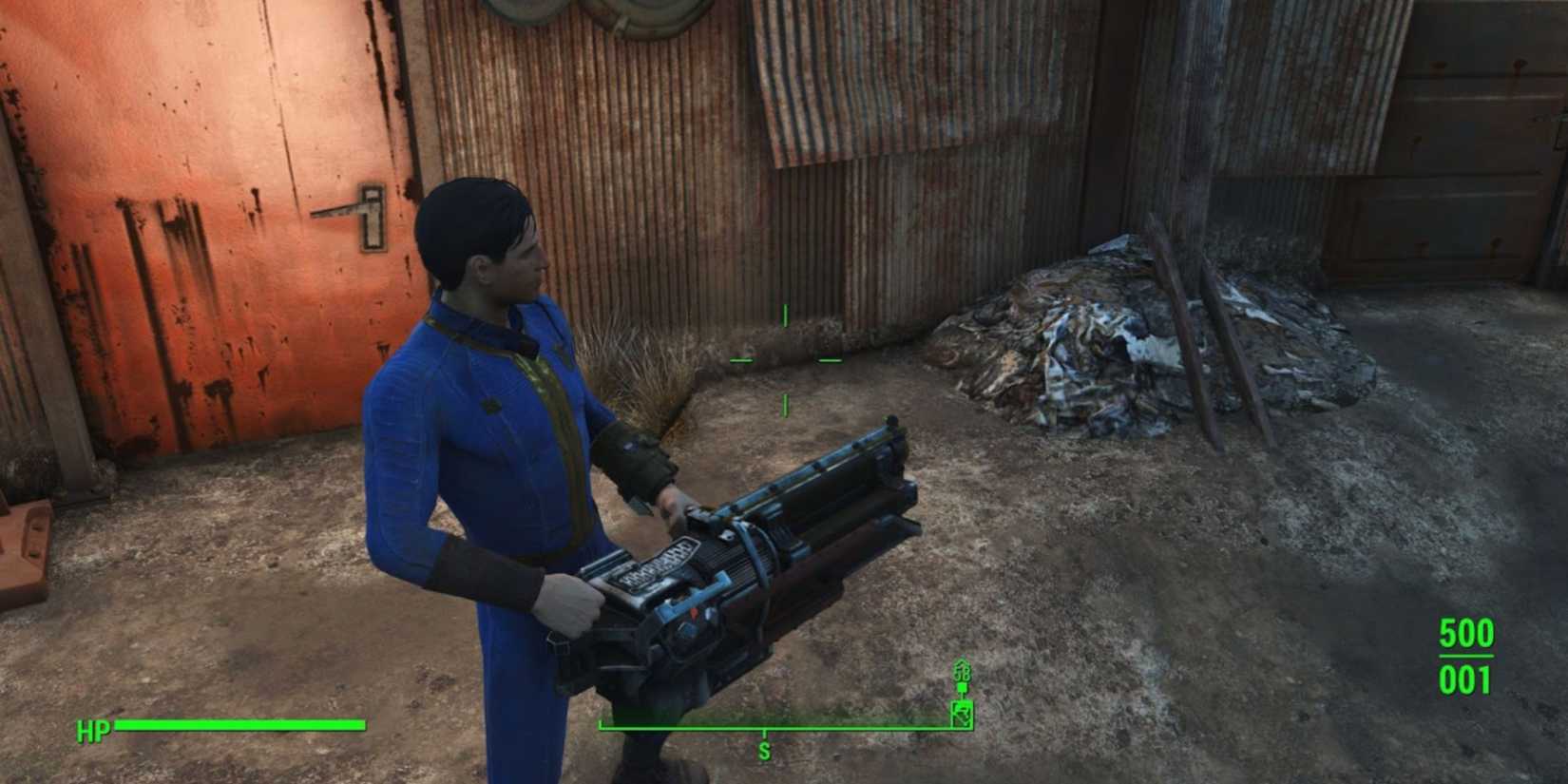Click the leftmost end of the compass bar
The height and width of the screenshot is (784, 1568).
[x=602, y=725]
